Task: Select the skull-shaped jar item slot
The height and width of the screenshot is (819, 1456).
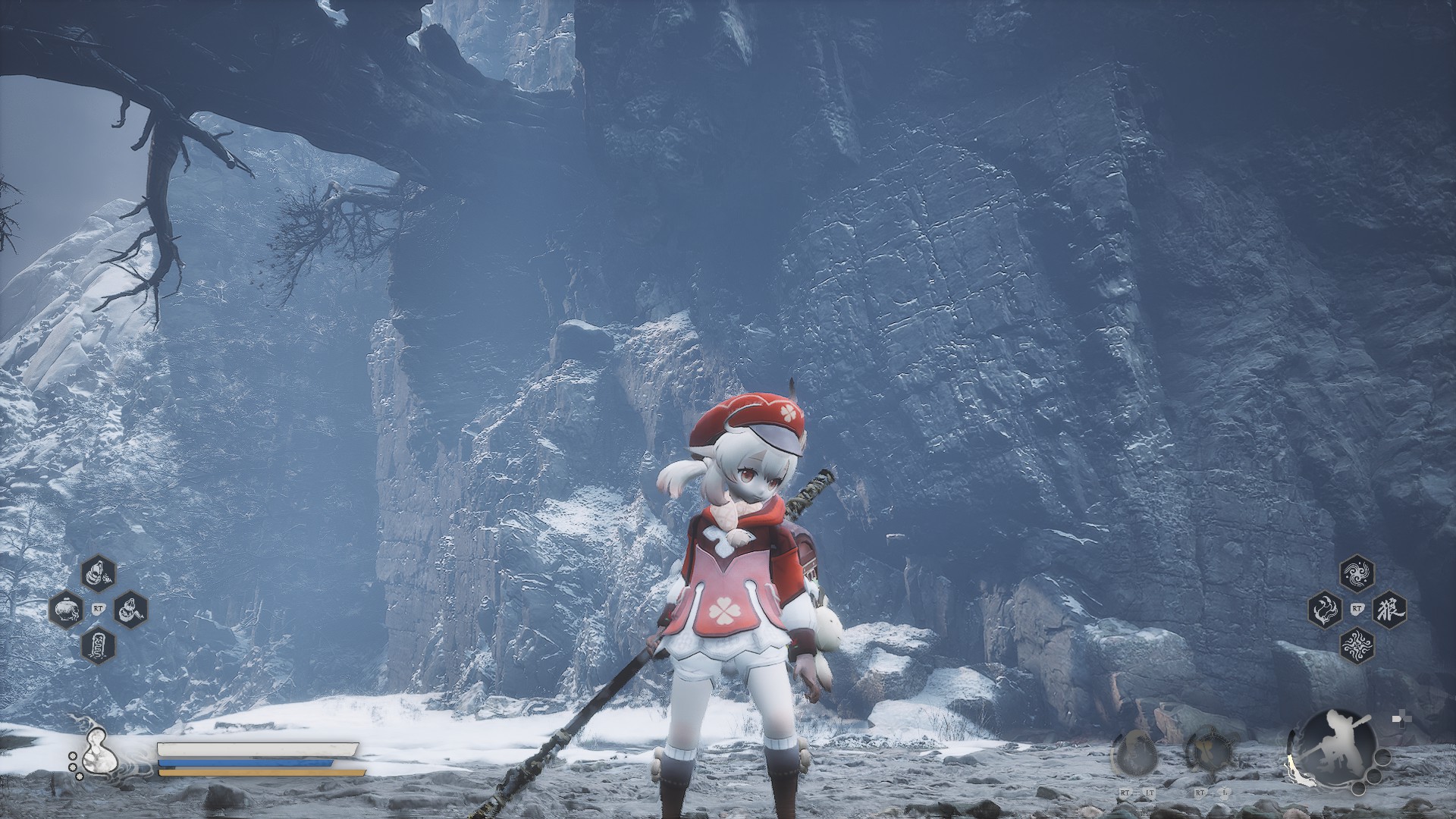Action: click(66, 609)
